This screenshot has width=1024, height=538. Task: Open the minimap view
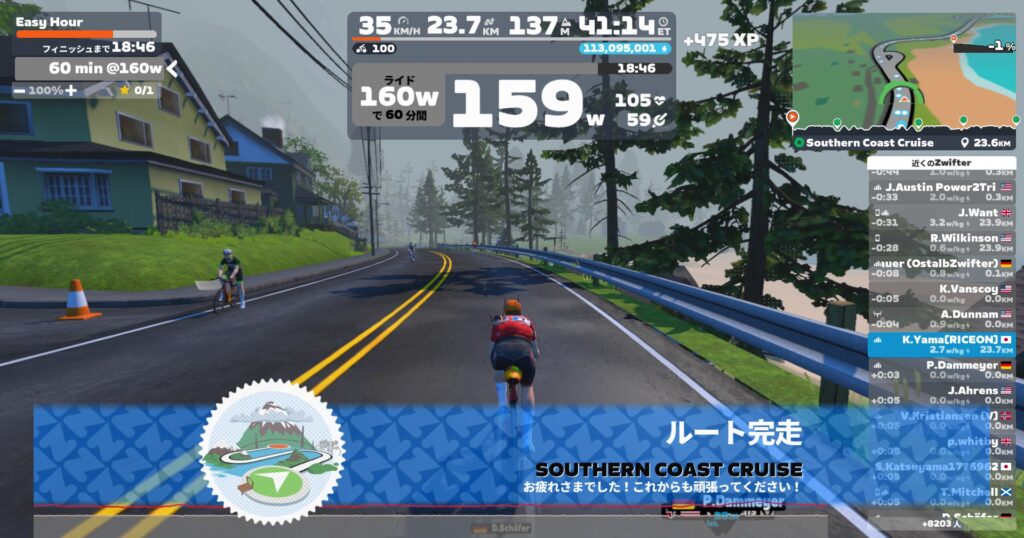[x=902, y=65]
